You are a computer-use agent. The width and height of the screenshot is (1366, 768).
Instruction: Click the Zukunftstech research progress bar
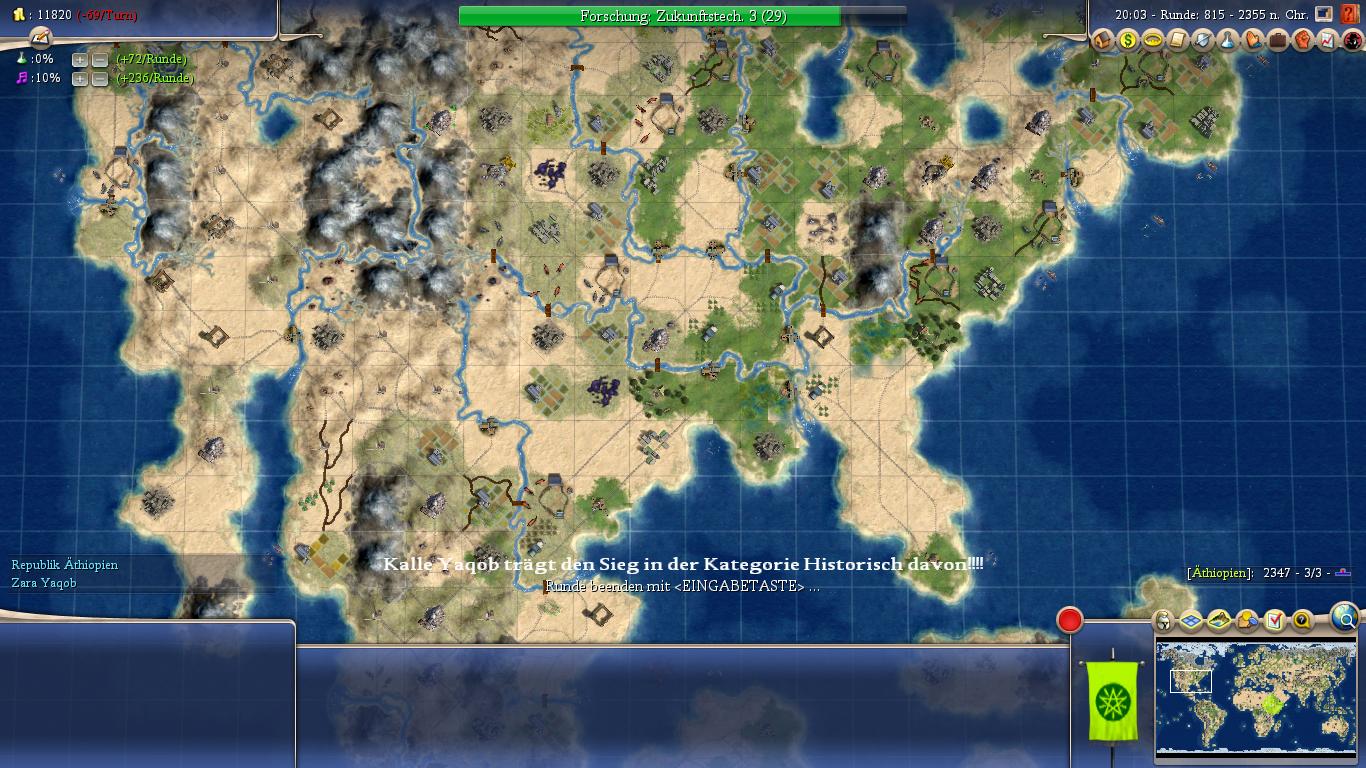(x=682, y=16)
